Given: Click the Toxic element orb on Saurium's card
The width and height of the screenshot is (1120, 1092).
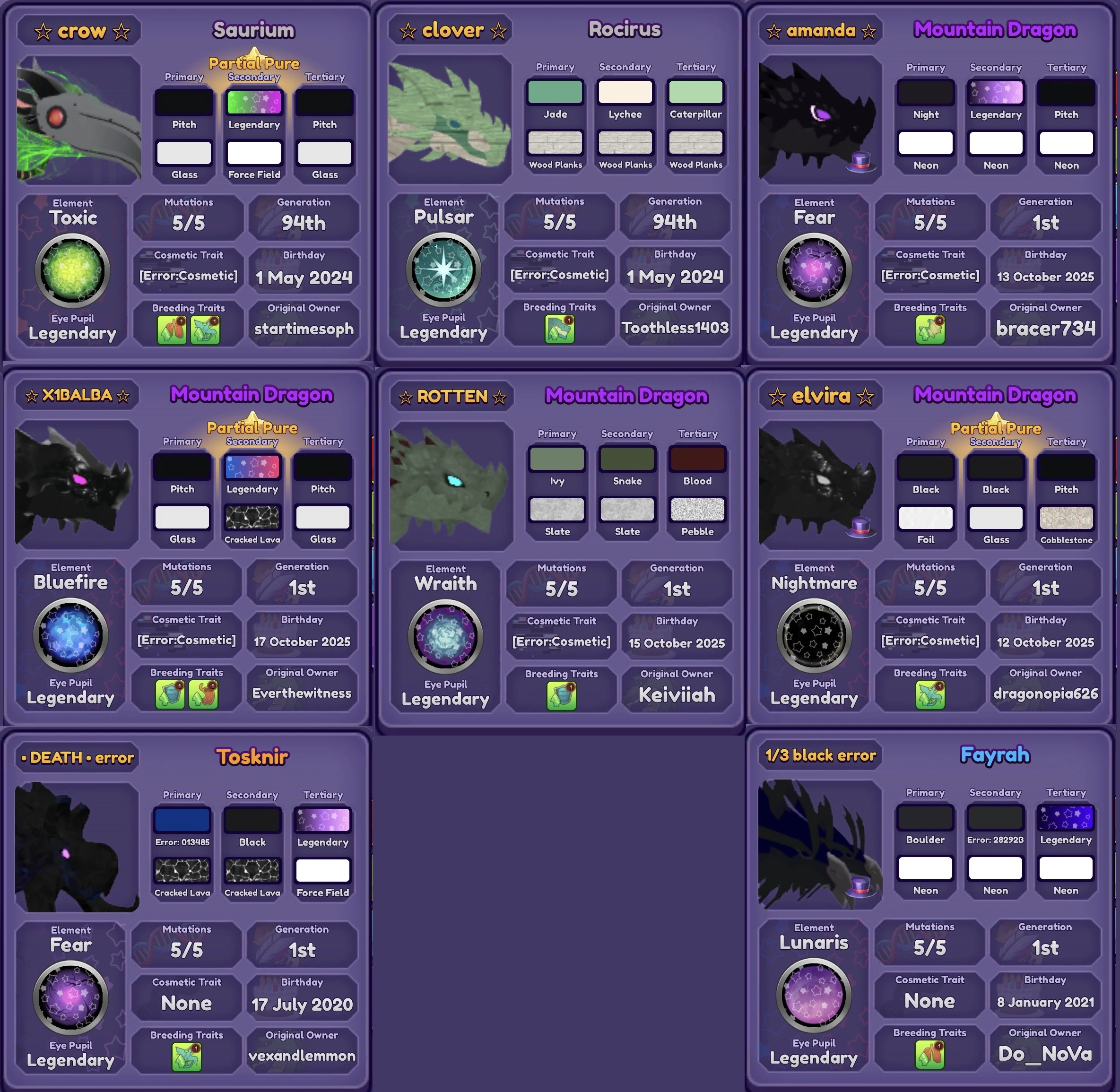Looking at the screenshot, I should [73, 269].
